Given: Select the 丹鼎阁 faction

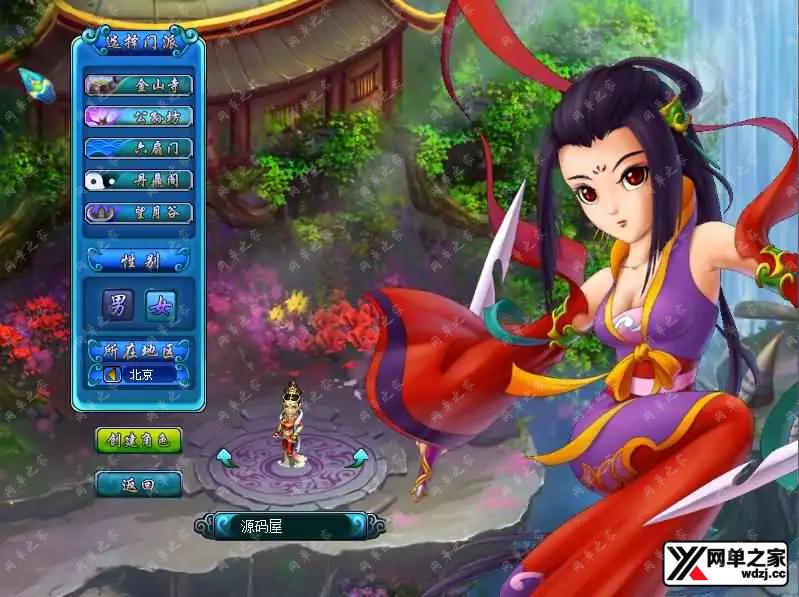Looking at the screenshot, I should pyautogui.click(x=139, y=180).
